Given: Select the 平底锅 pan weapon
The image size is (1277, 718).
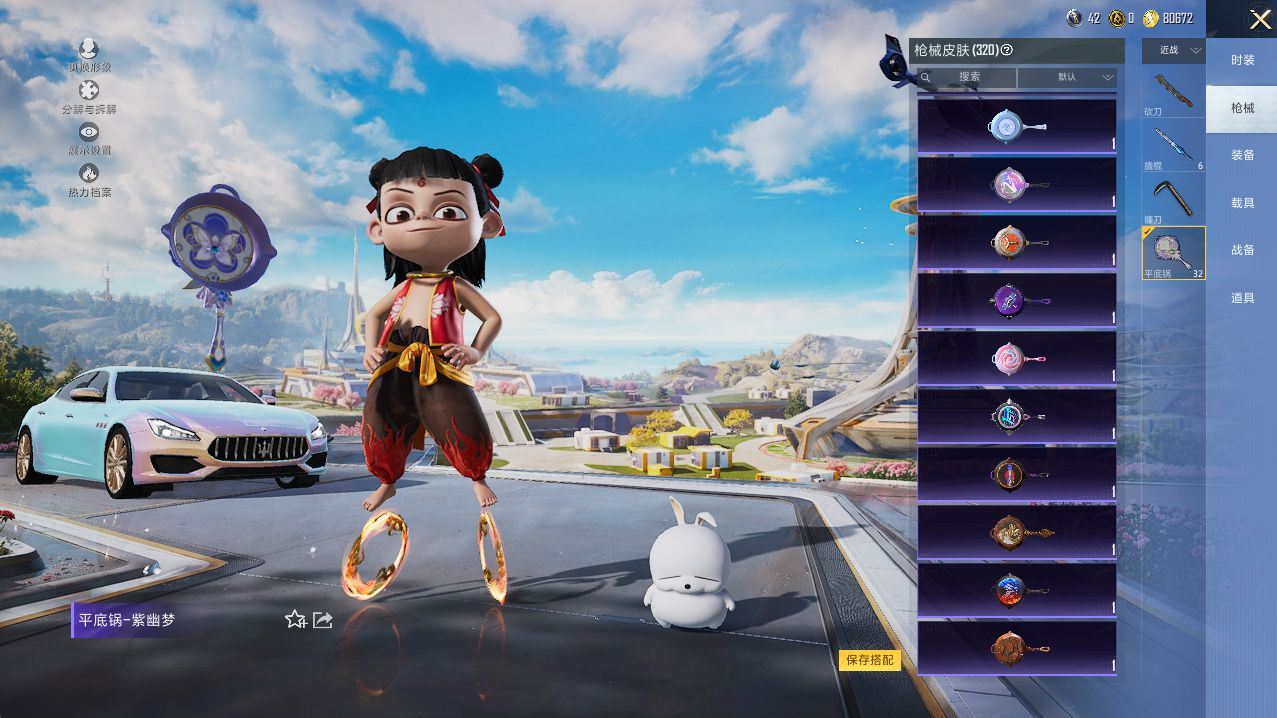Looking at the screenshot, I should point(1173,252).
